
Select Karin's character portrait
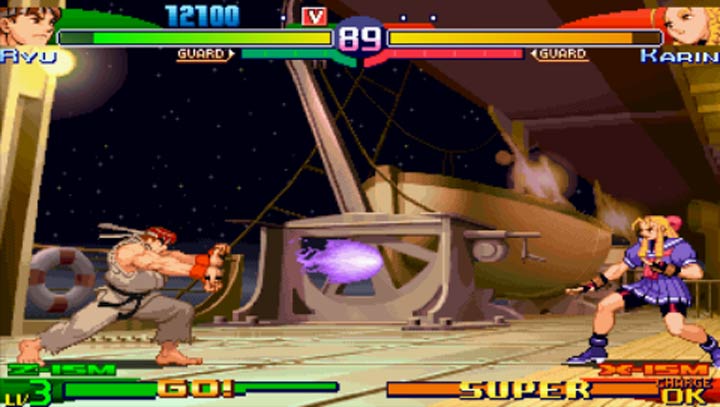tap(688, 24)
